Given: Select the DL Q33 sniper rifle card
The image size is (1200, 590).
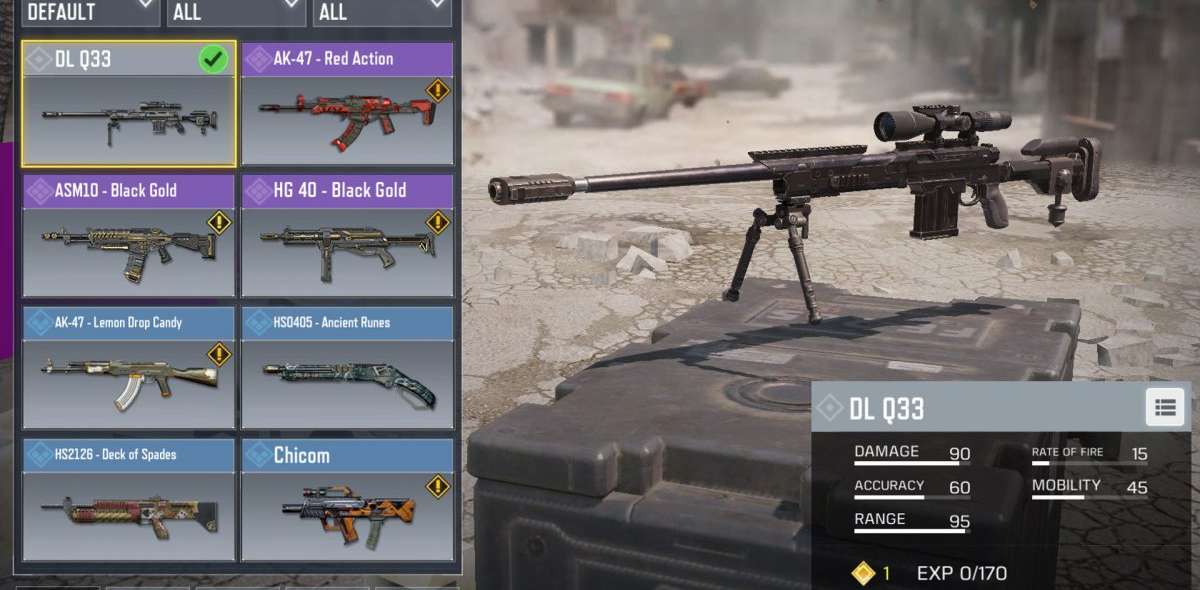Looking at the screenshot, I should pyautogui.click(x=129, y=104).
